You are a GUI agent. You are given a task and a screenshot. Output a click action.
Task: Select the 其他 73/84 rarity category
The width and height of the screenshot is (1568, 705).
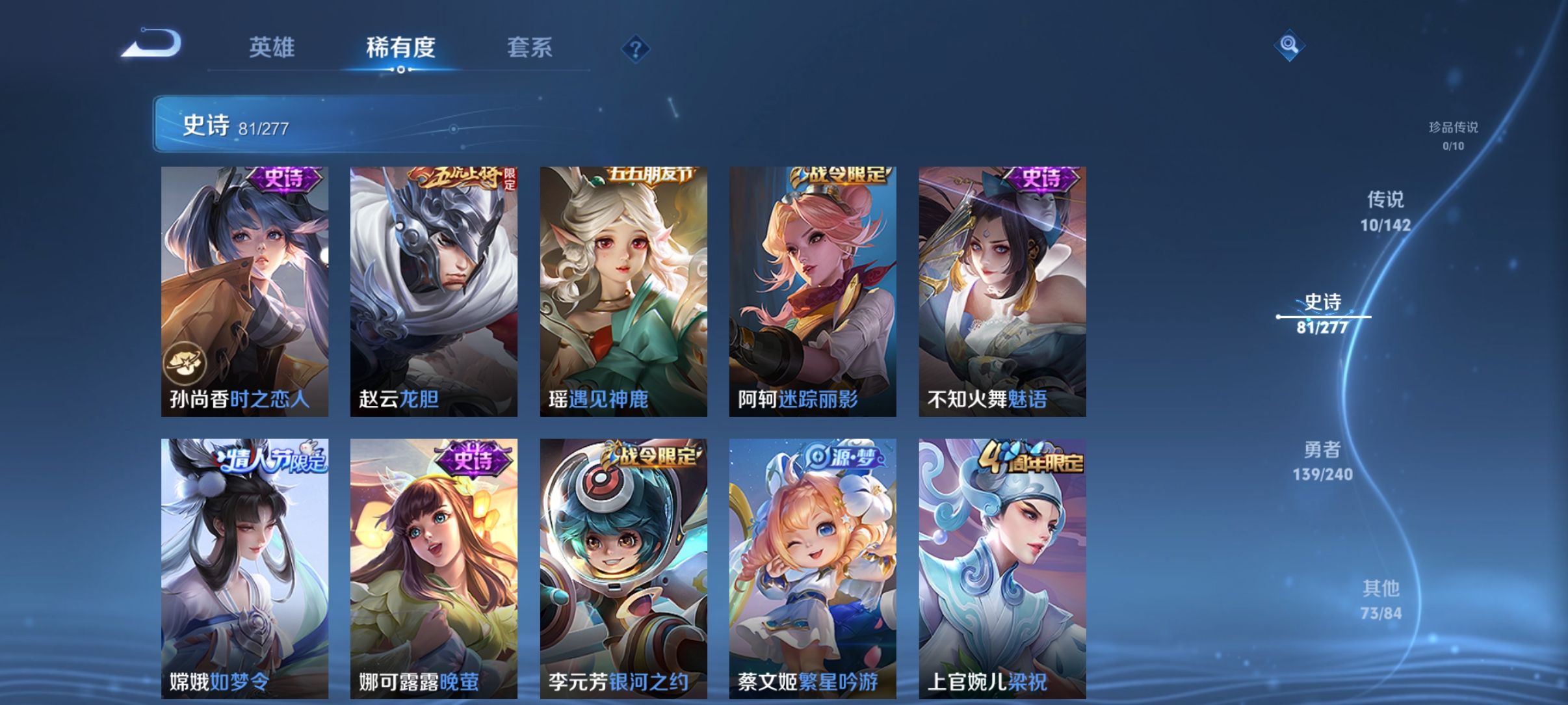tap(1384, 600)
